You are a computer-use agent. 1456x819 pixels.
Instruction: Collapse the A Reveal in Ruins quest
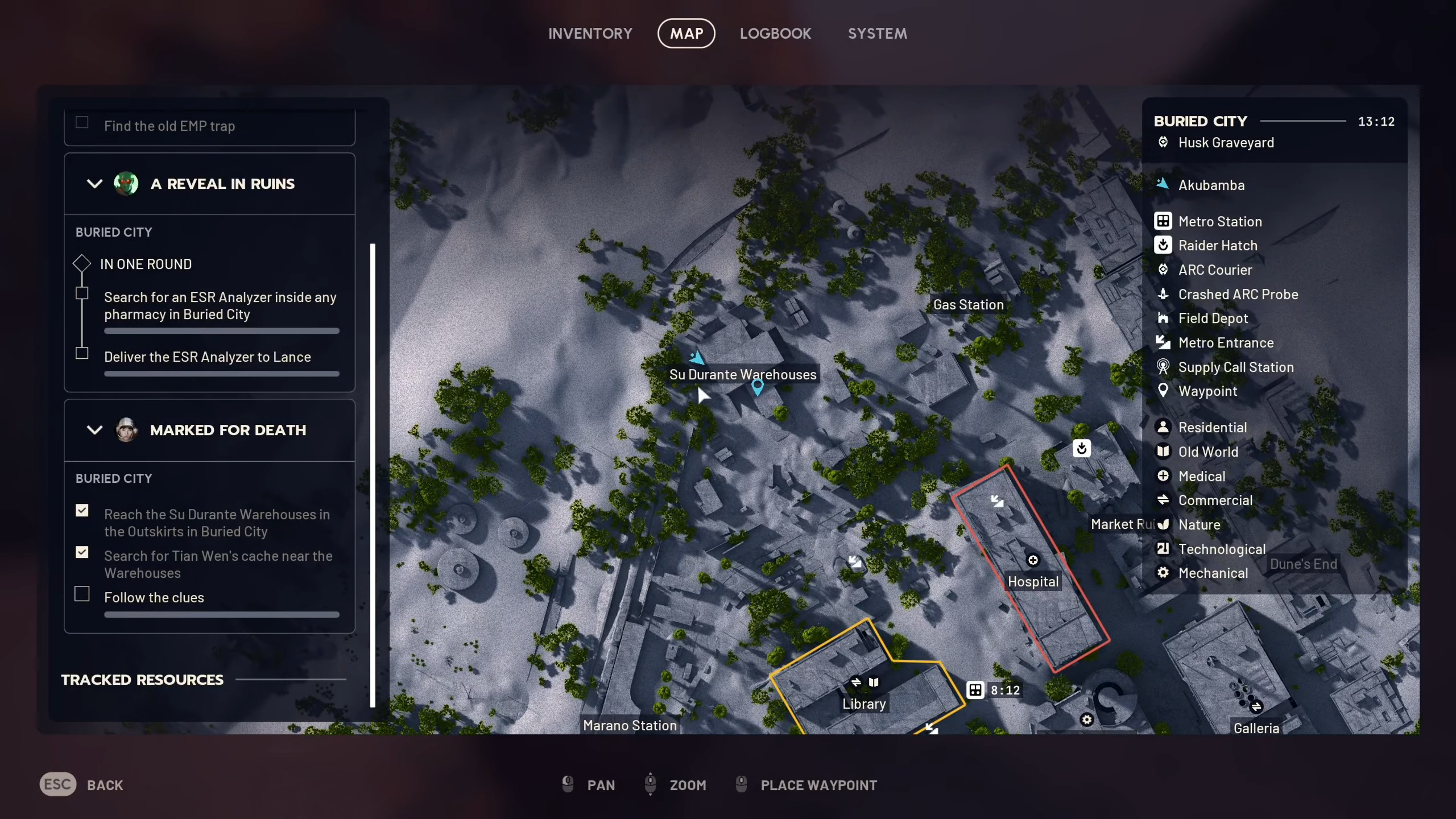(94, 183)
